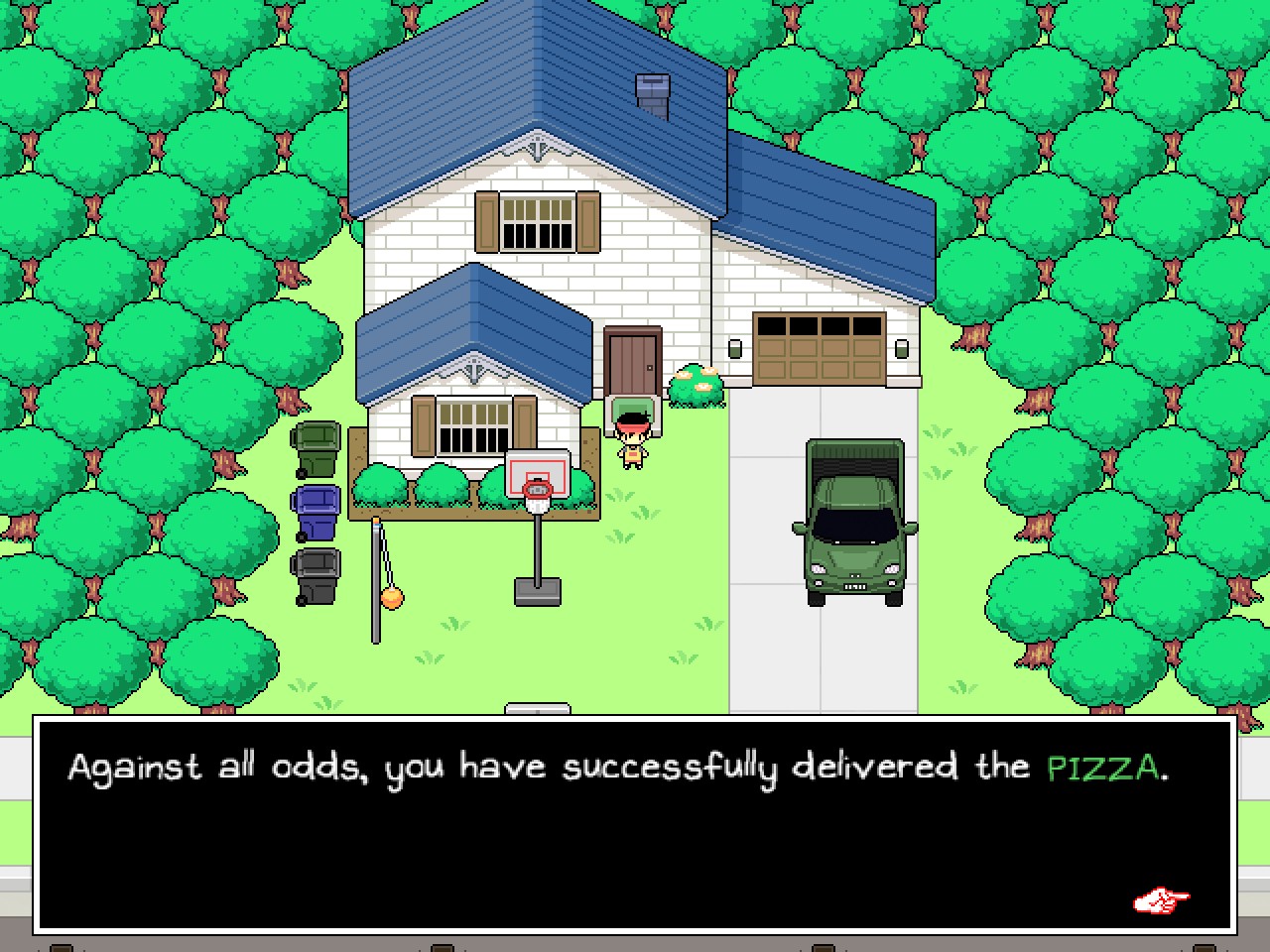1270x952 pixels.
Task: Click the attic window on the roof
Action: coord(650,91)
